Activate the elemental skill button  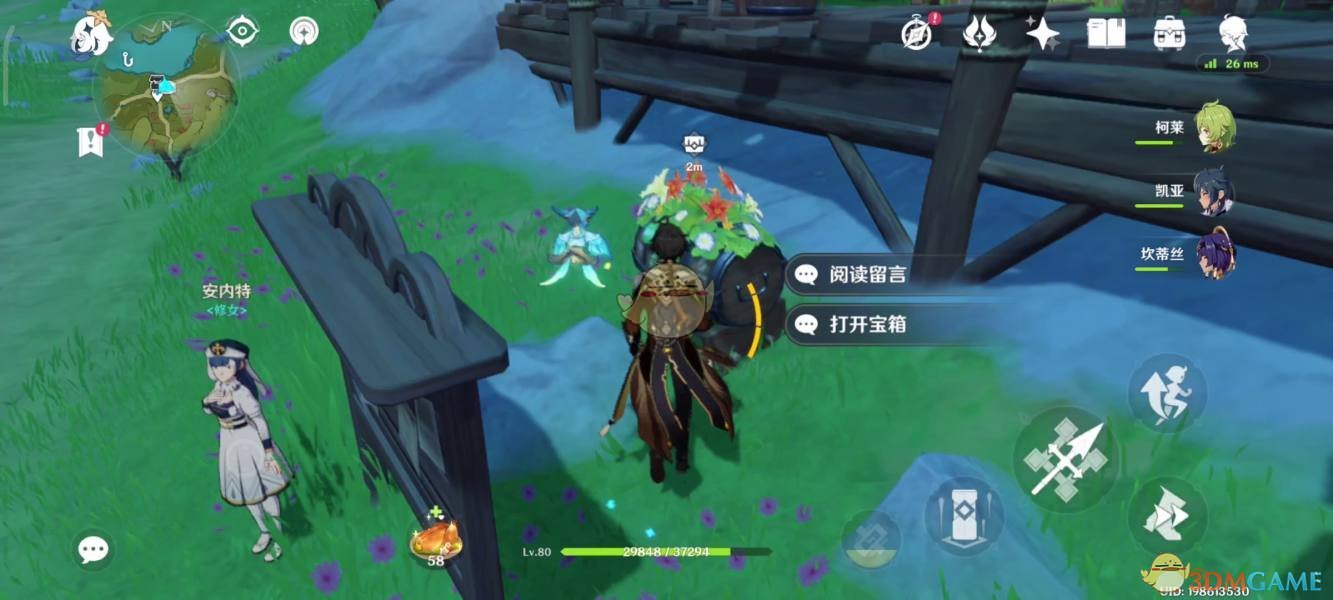(x=964, y=515)
